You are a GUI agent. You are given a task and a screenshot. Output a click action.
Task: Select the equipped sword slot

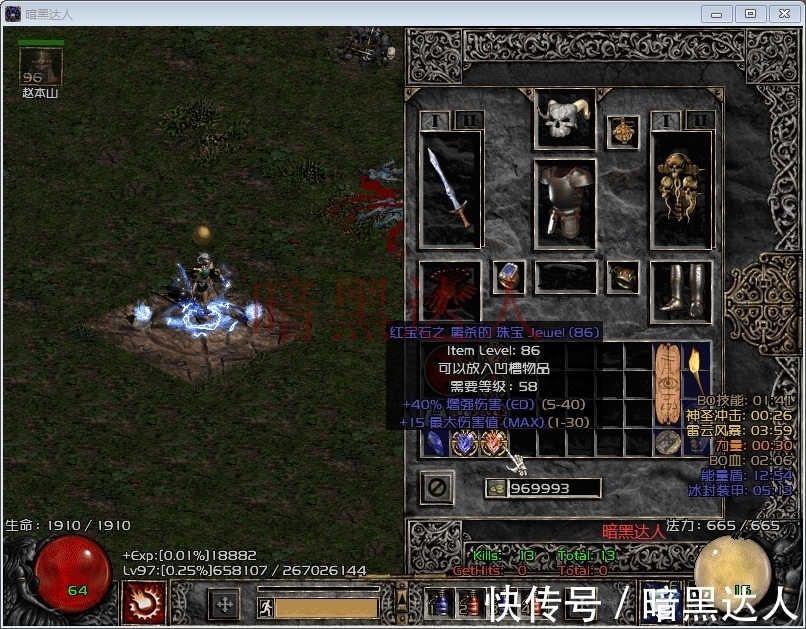450,188
